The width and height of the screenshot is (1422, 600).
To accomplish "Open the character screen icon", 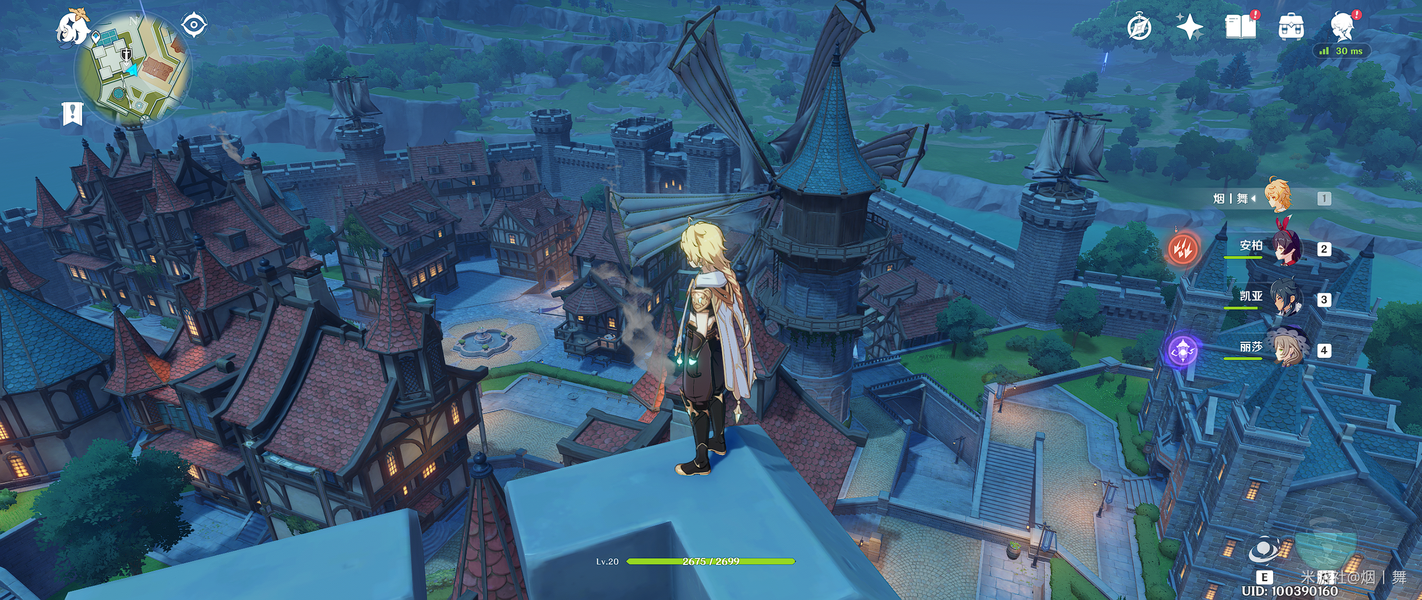I will point(1342,26).
